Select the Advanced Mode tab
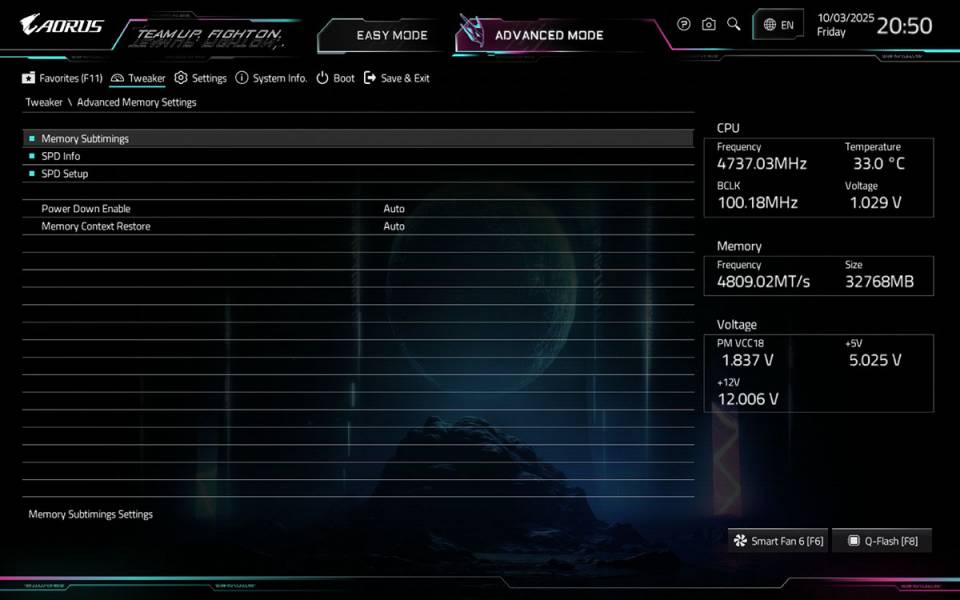This screenshot has width=960, height=600. pyautogui.click(x=548, y=35)
